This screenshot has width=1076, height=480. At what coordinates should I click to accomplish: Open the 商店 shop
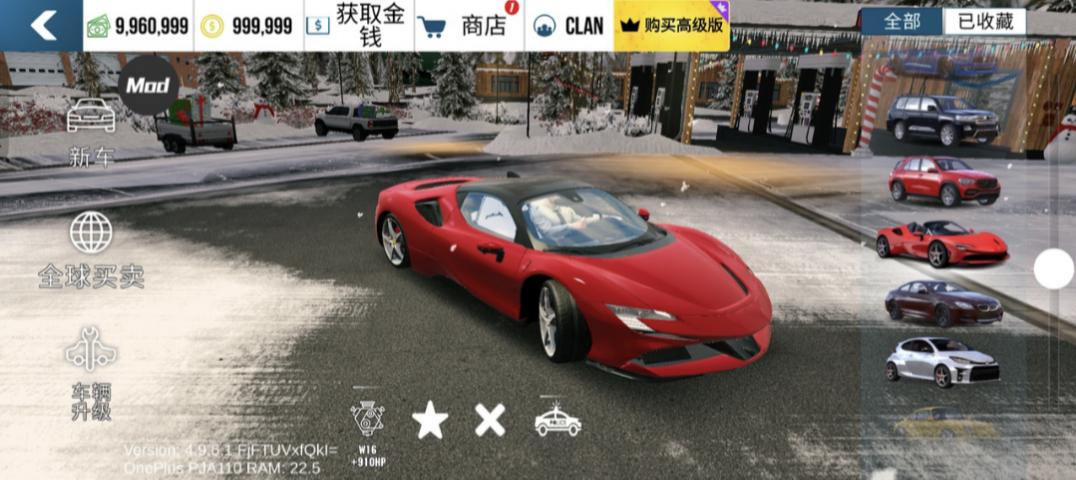pos(467,26)
